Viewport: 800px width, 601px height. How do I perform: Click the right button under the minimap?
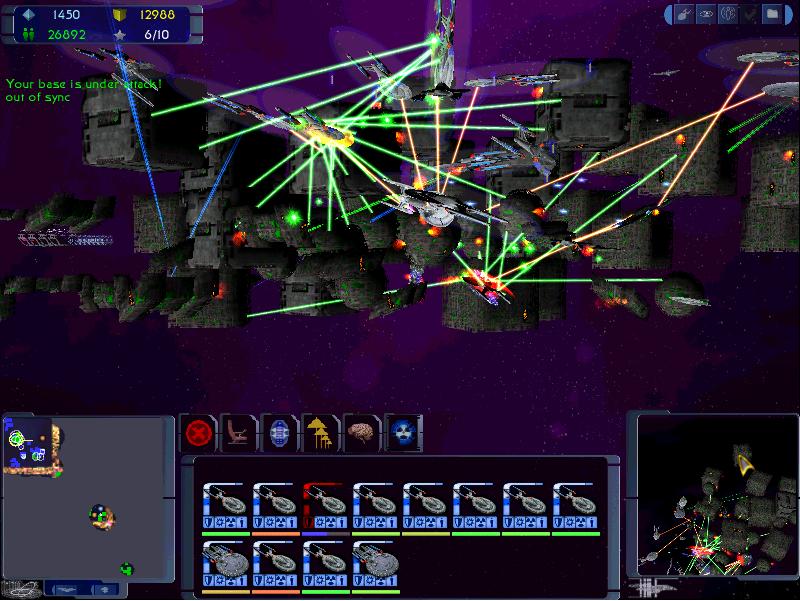[x=104, y=590]
